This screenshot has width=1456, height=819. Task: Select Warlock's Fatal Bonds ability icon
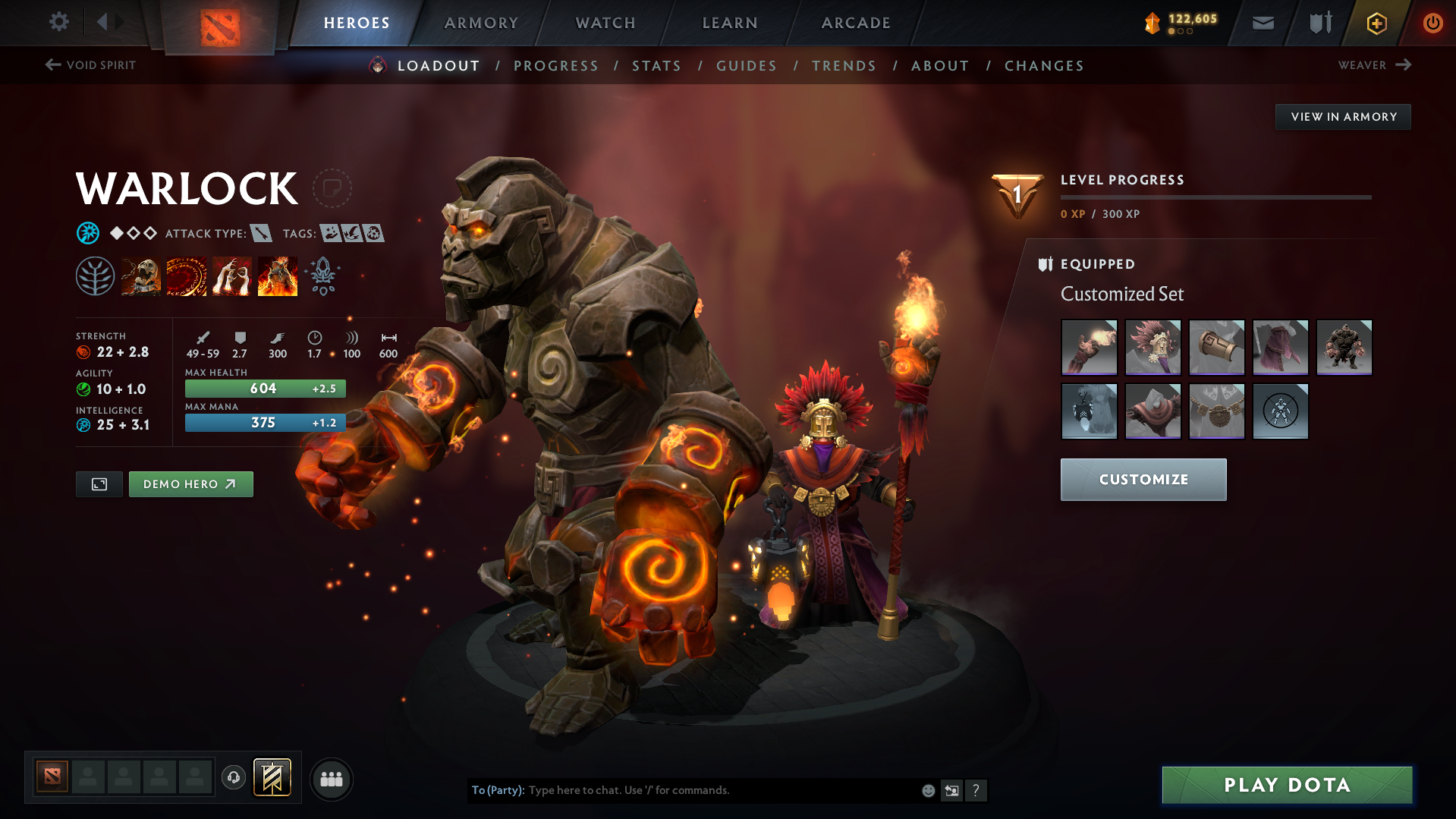click(141, 276)
